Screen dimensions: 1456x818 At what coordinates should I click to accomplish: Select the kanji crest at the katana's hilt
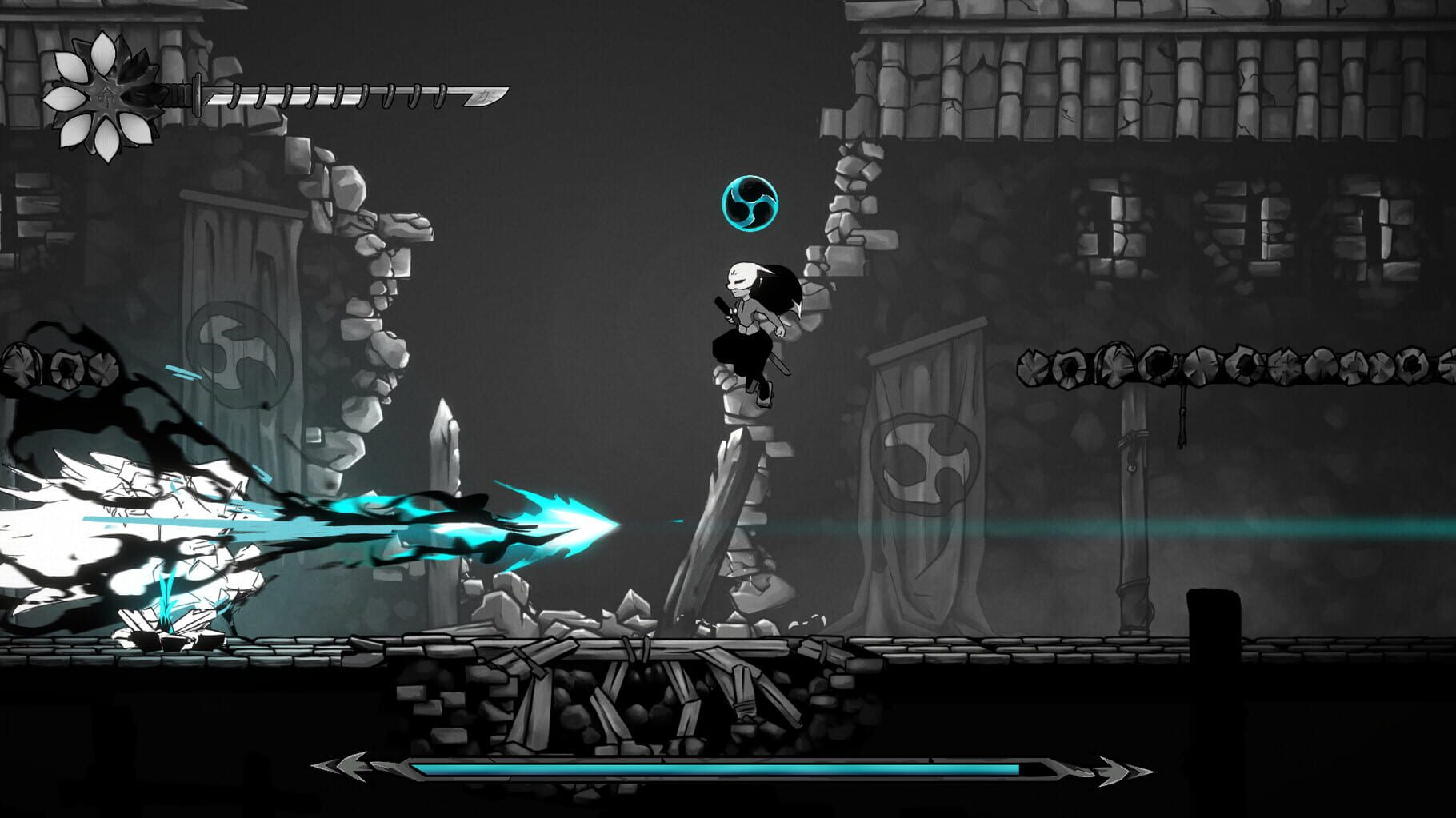click(106, 97)
